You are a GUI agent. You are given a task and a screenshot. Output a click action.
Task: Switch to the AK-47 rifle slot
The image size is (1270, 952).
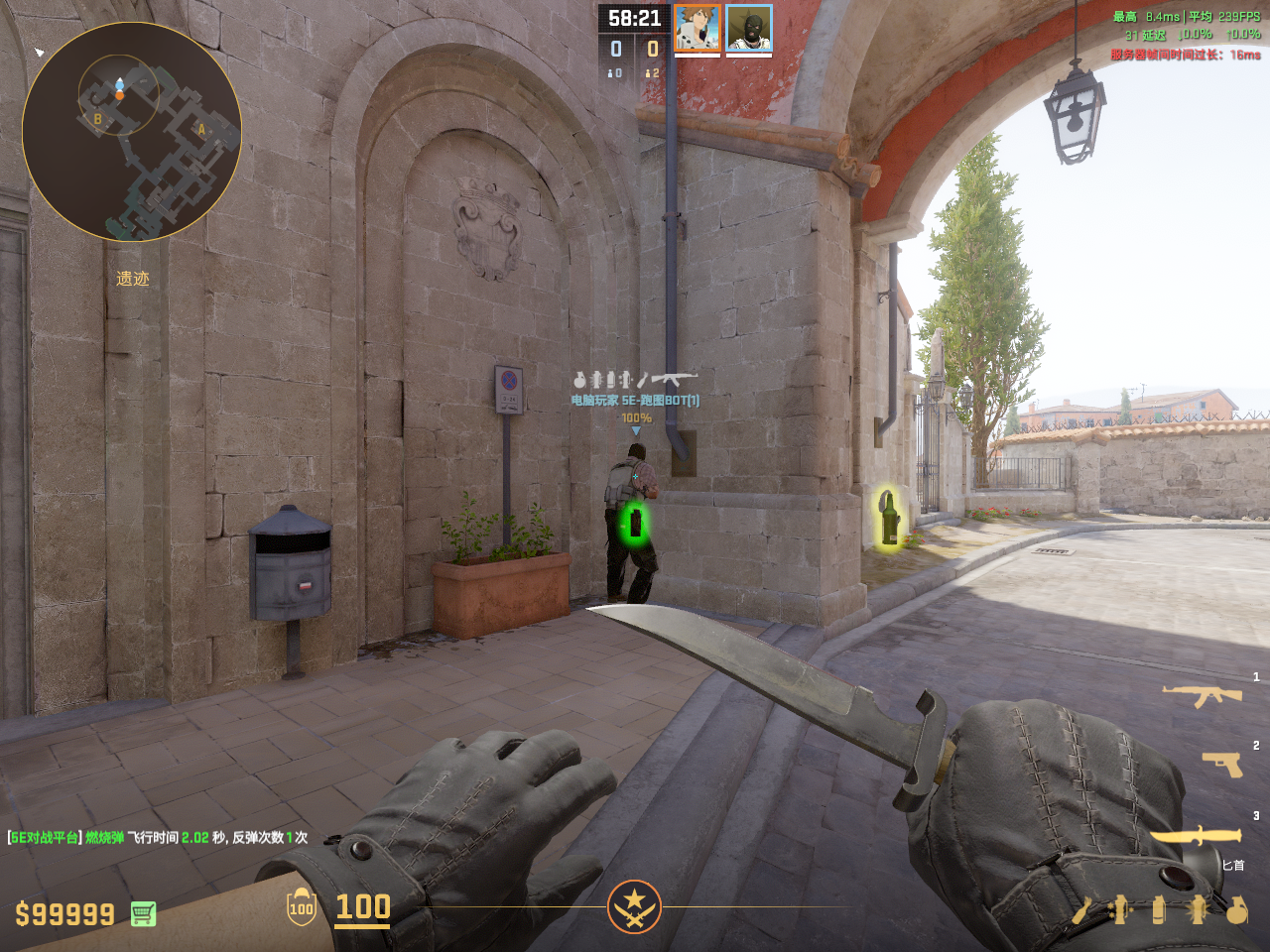point(1203,695)
